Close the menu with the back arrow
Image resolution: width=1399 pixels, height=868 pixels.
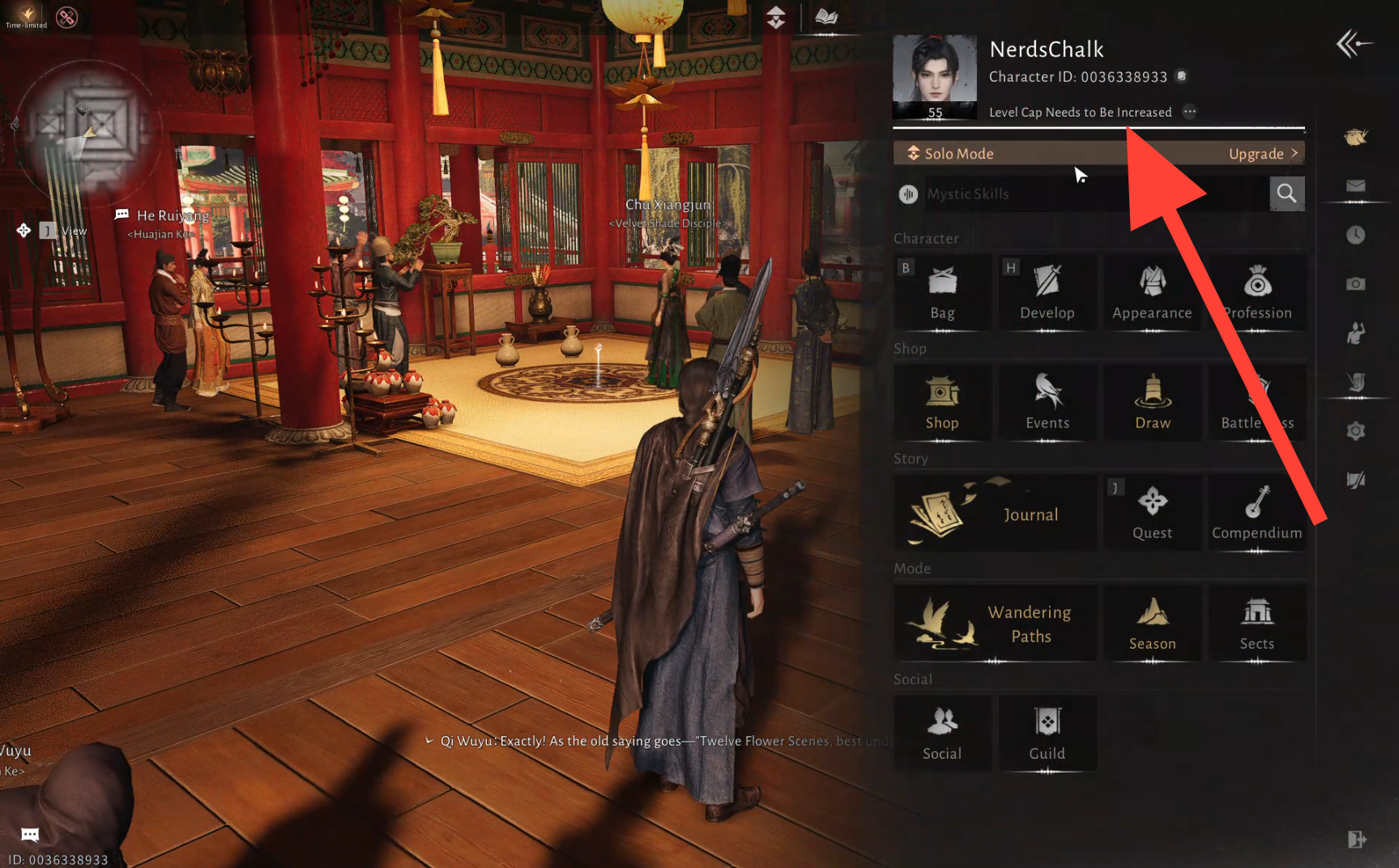1354,44
